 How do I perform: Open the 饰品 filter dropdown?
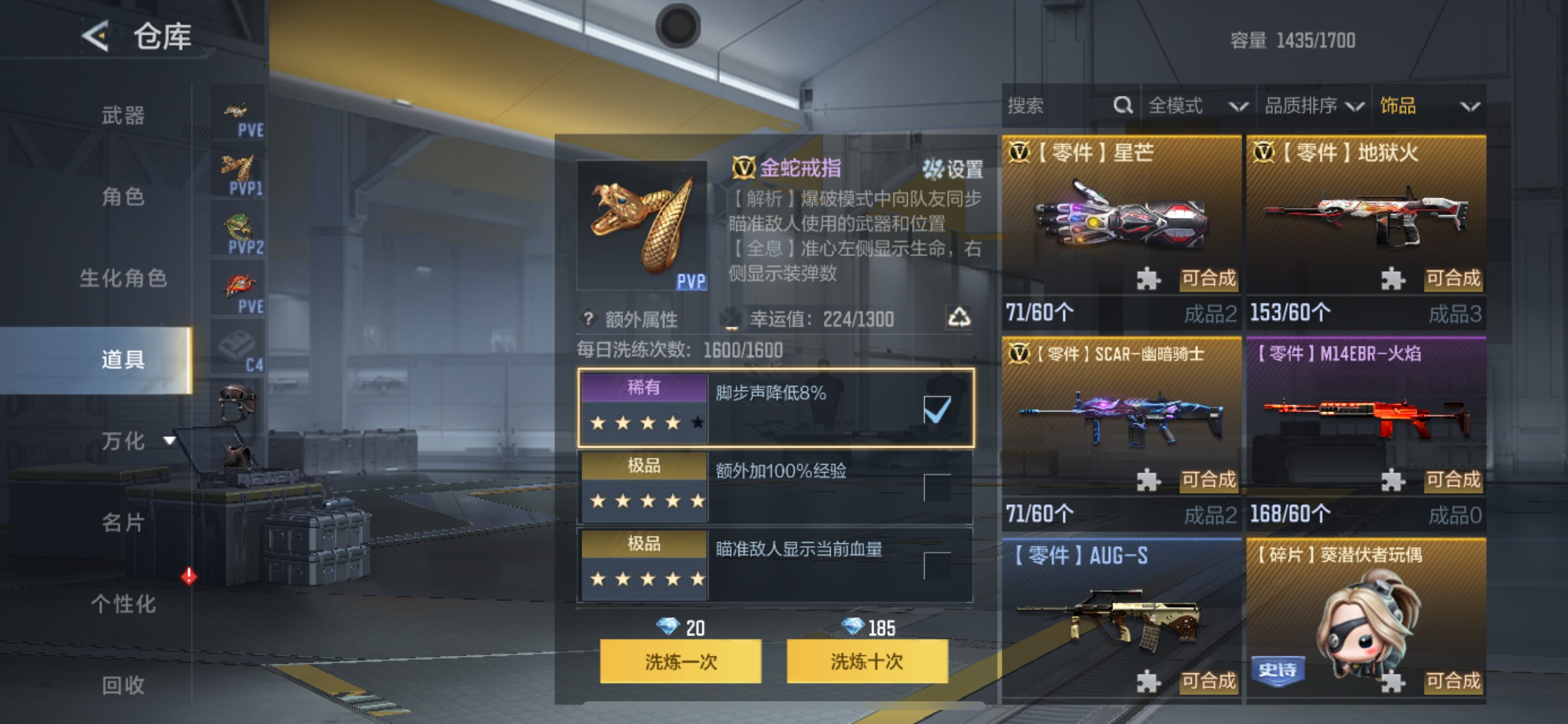click(1431, 106)
